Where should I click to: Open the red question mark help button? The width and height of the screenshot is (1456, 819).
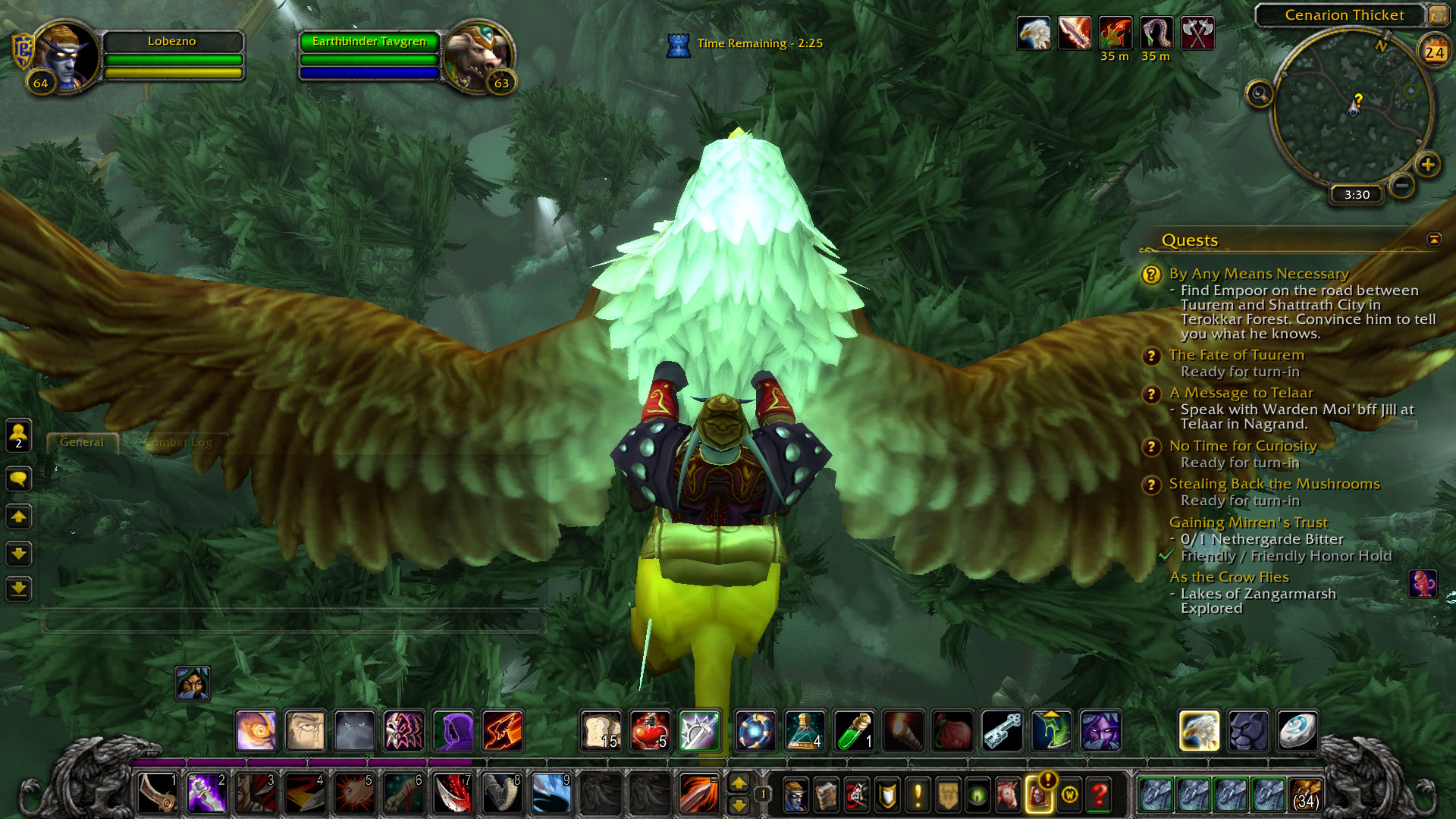pyautogui.click(x=1099, y=795)
